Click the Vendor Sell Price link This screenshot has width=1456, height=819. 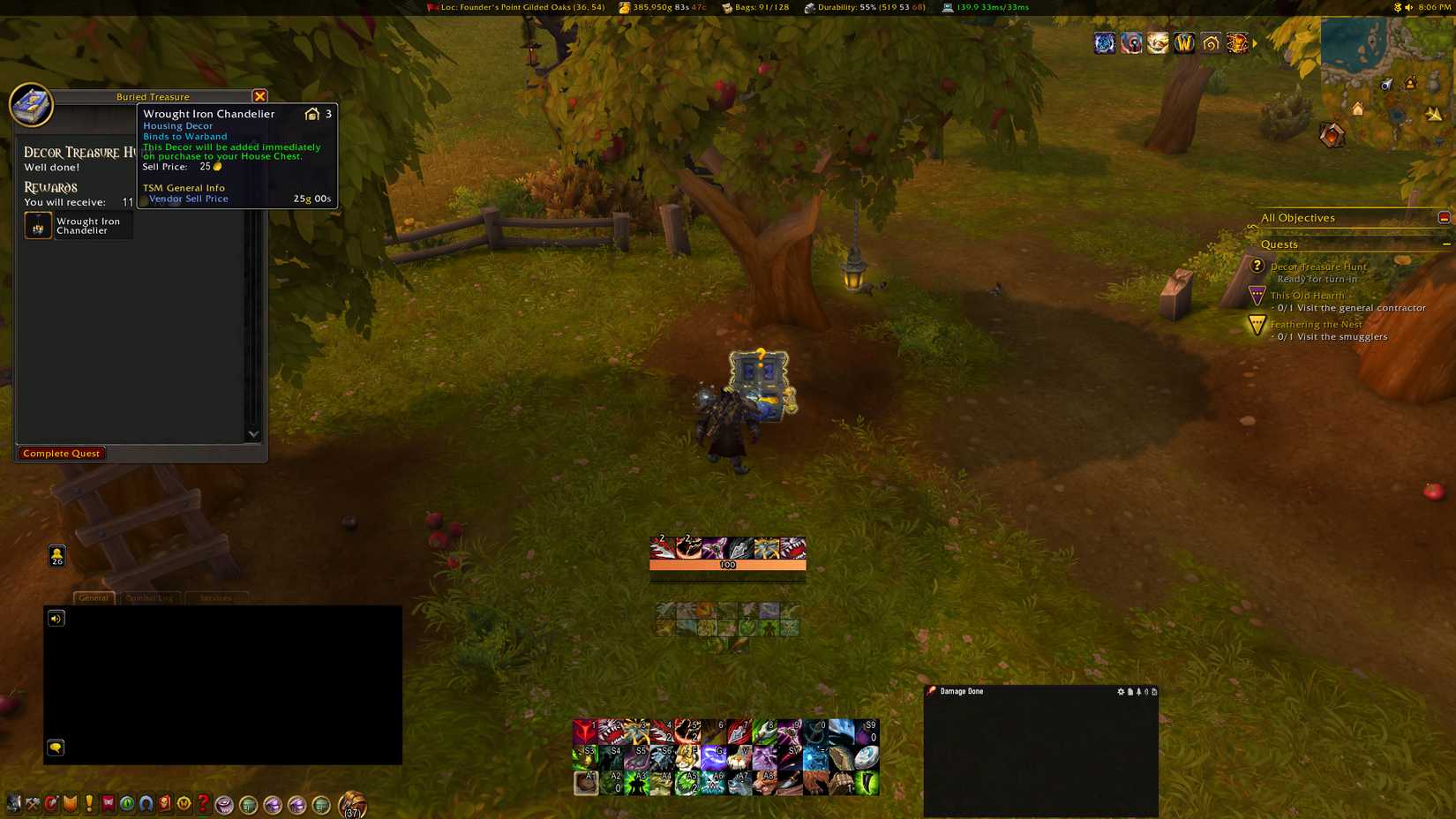(x=189, y=199)
